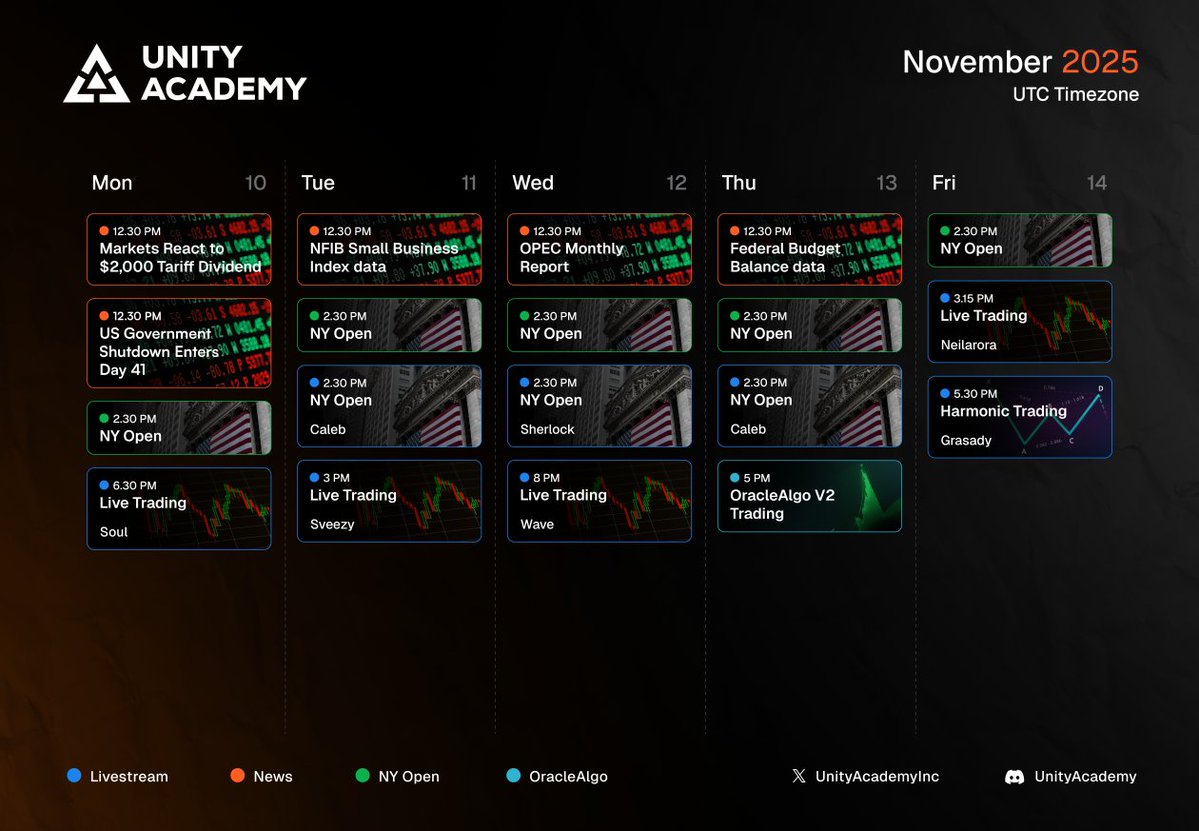The width and height of the screenshot is (1199, 831).
Task: Click the OracleAlgo legend entry
Action: pyautogui.click(x=558, y=776)
